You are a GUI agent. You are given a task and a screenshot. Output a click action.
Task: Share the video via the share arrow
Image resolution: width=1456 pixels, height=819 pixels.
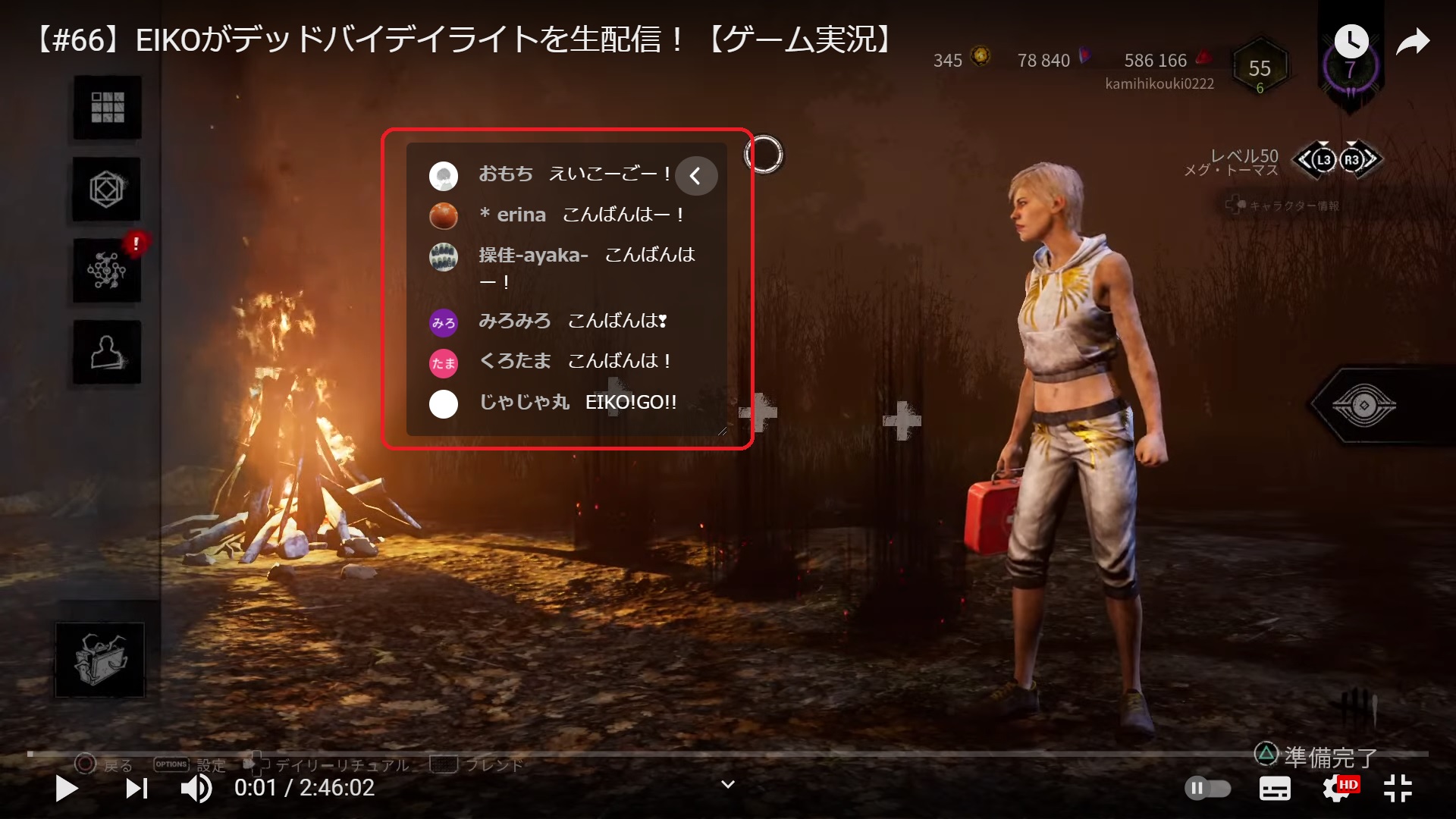[1414, 43]
